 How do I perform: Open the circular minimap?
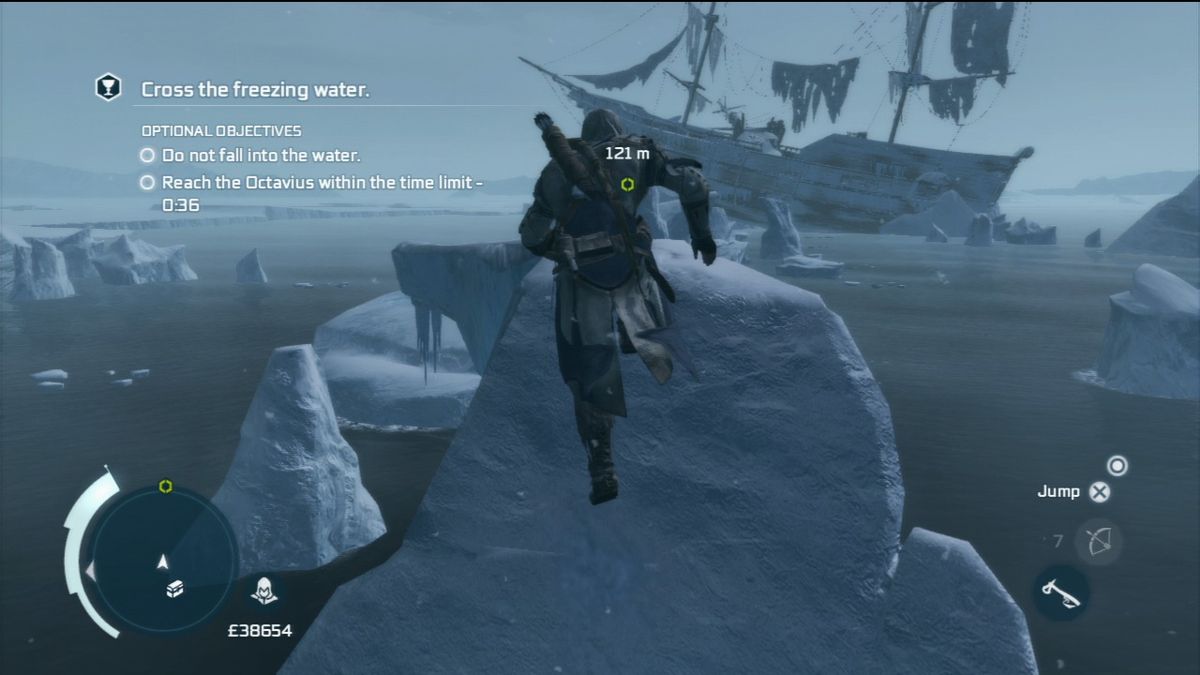[x=164, y=557]
